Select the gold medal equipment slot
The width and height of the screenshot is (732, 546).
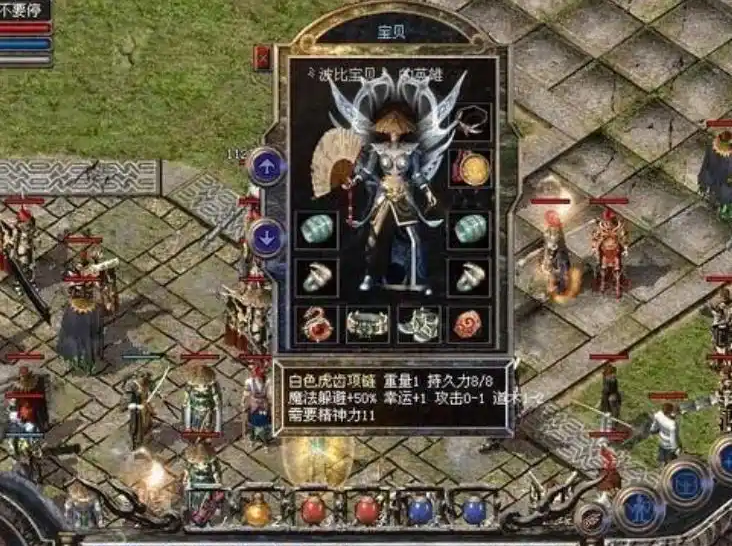coord(468,169)
